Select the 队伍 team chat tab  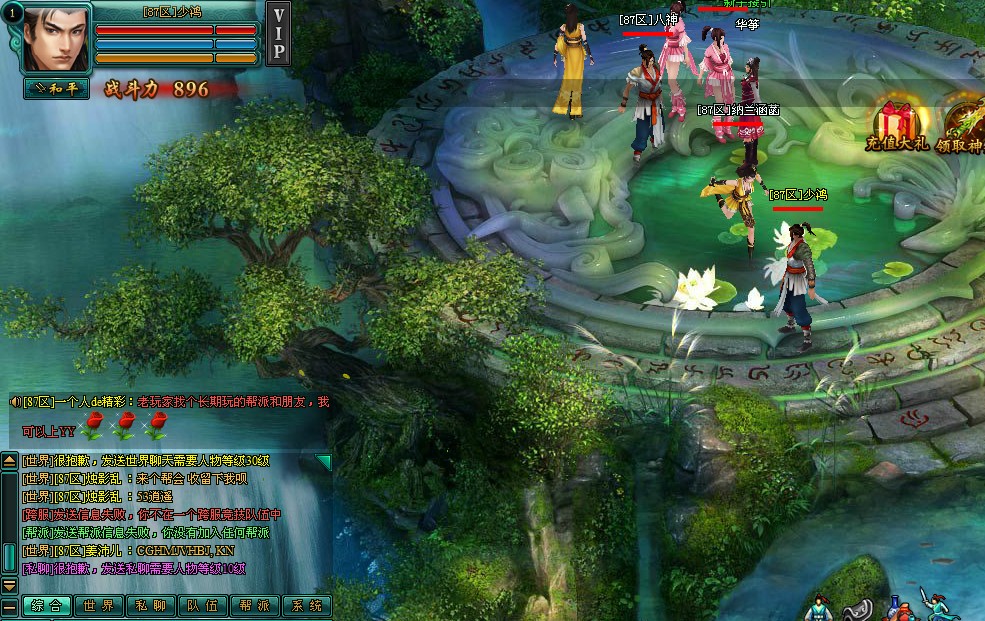203,606
